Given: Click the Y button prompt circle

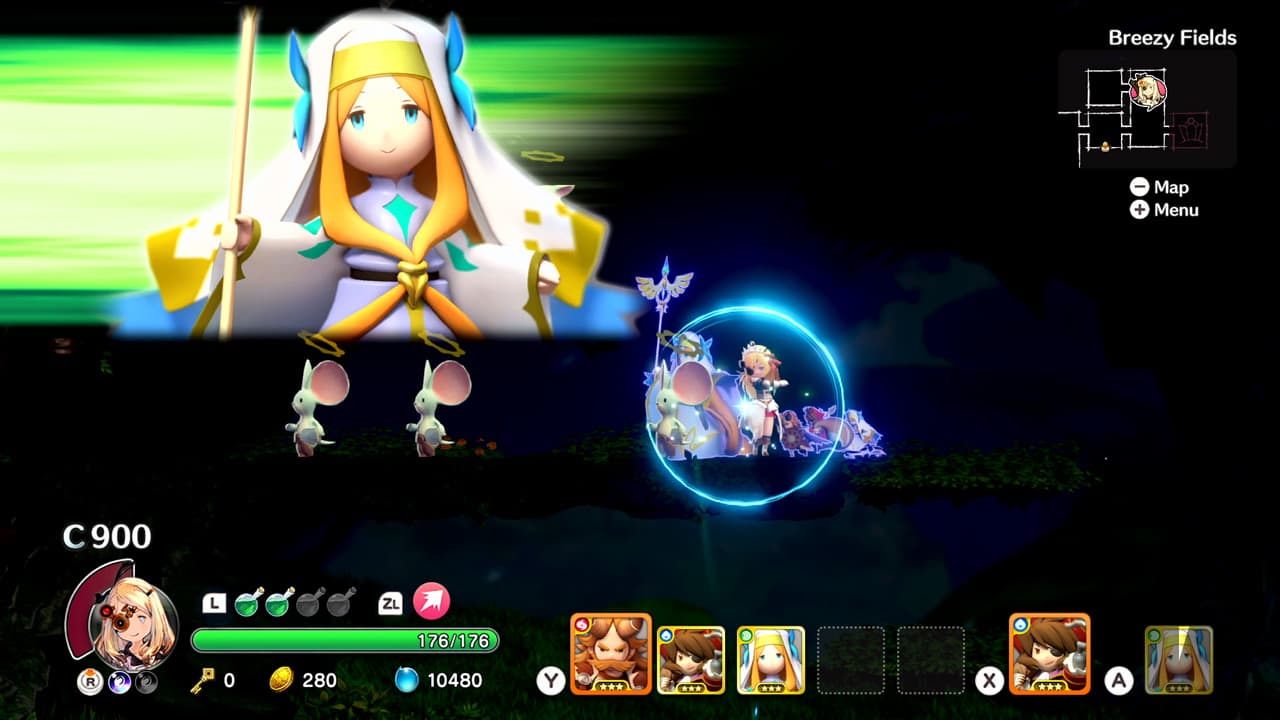Looking at the screenshot, I should 552,678.
